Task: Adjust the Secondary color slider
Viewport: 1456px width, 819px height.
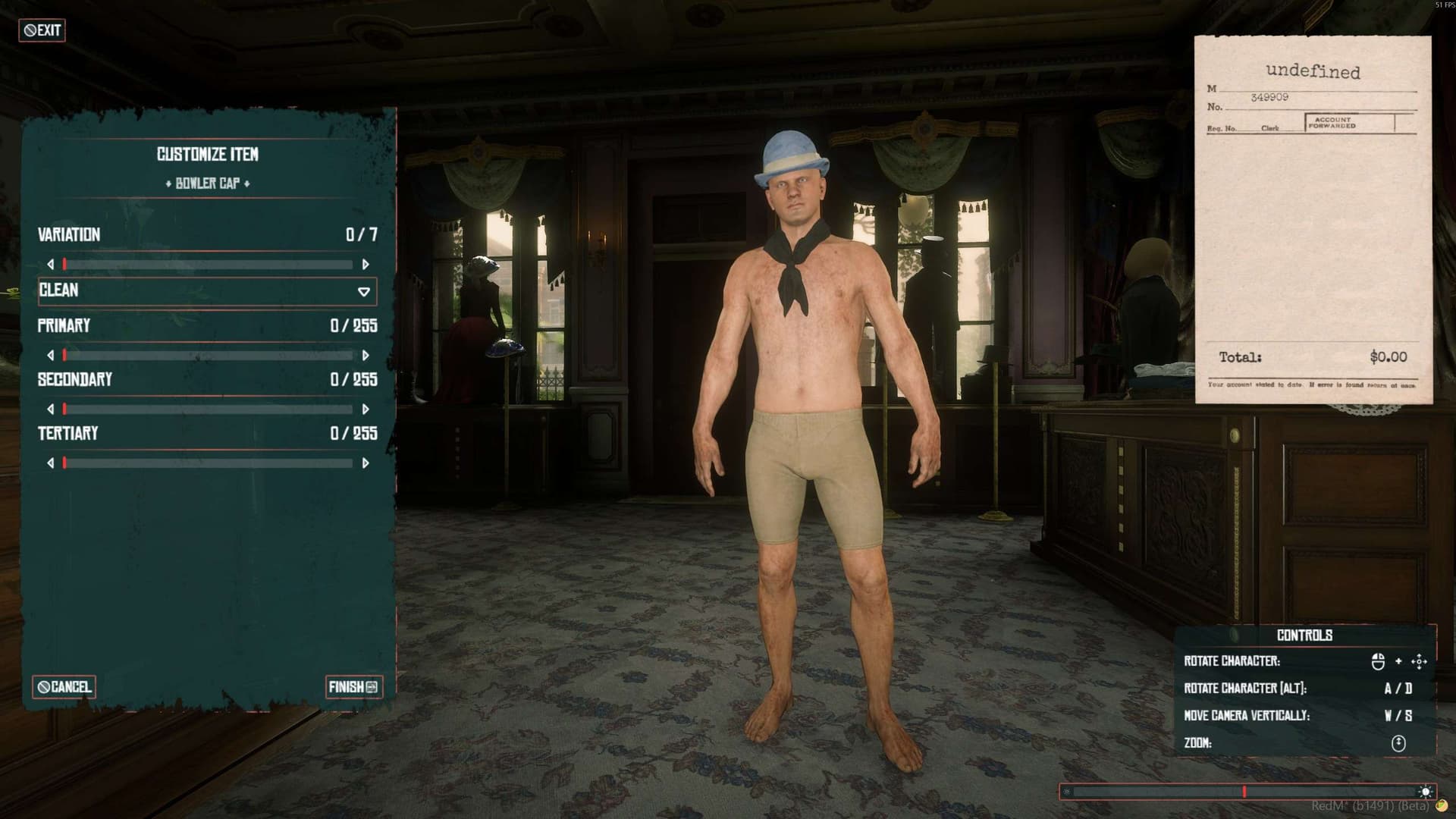Action: click(208, 409)
